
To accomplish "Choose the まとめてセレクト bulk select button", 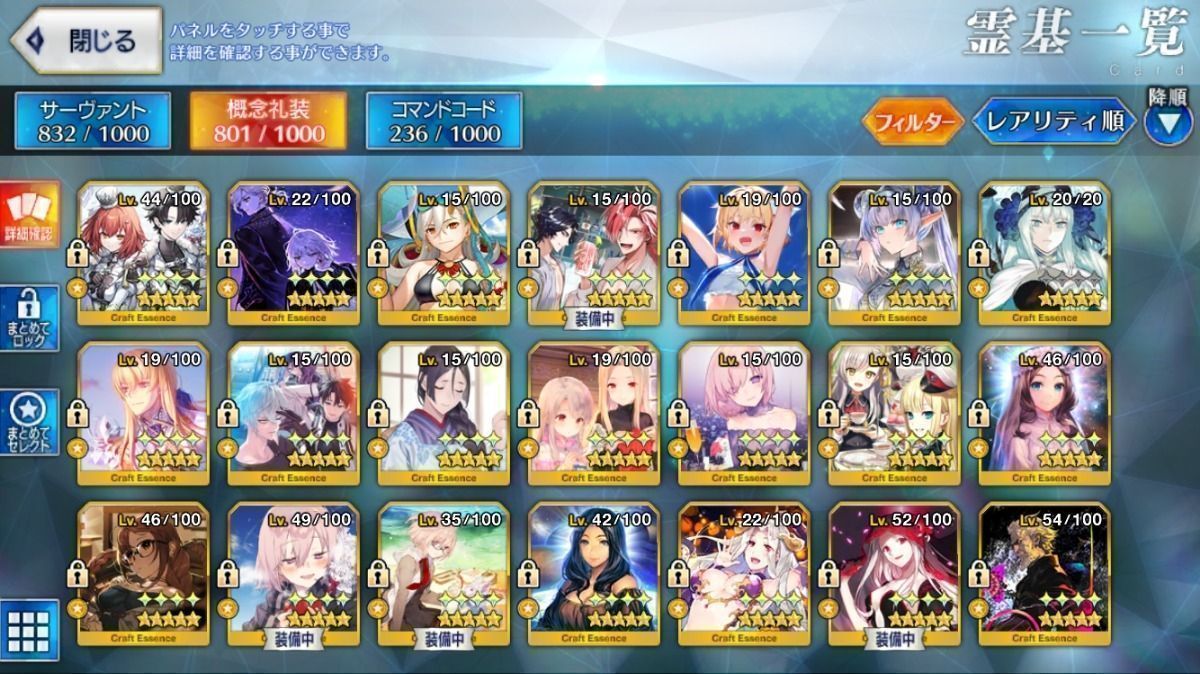I will [x=30, y=422].
